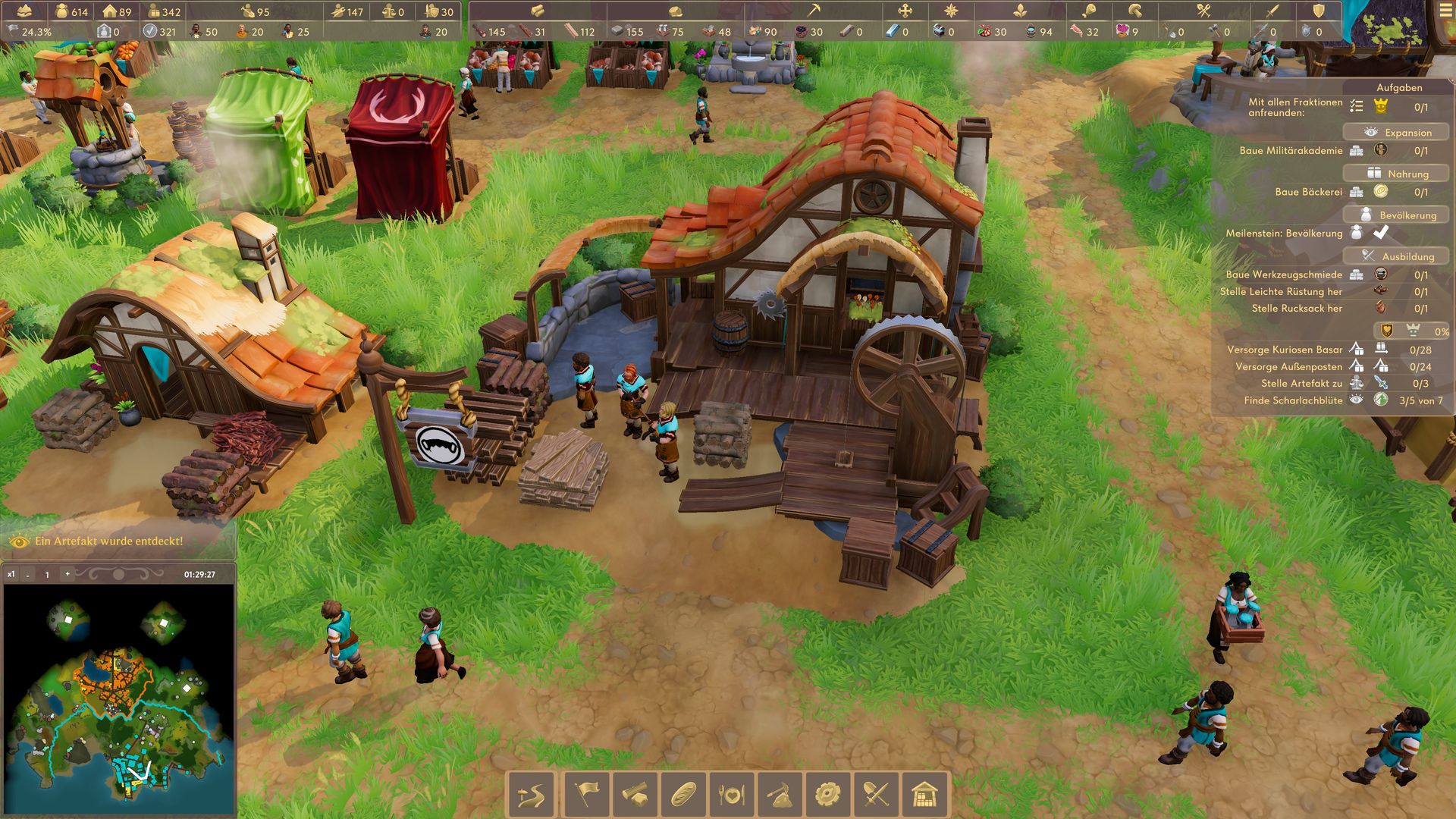The width and height of the screenshot is (1456, 819).
Task: Increase game speed with the plus button
Action: coord(67,574)
